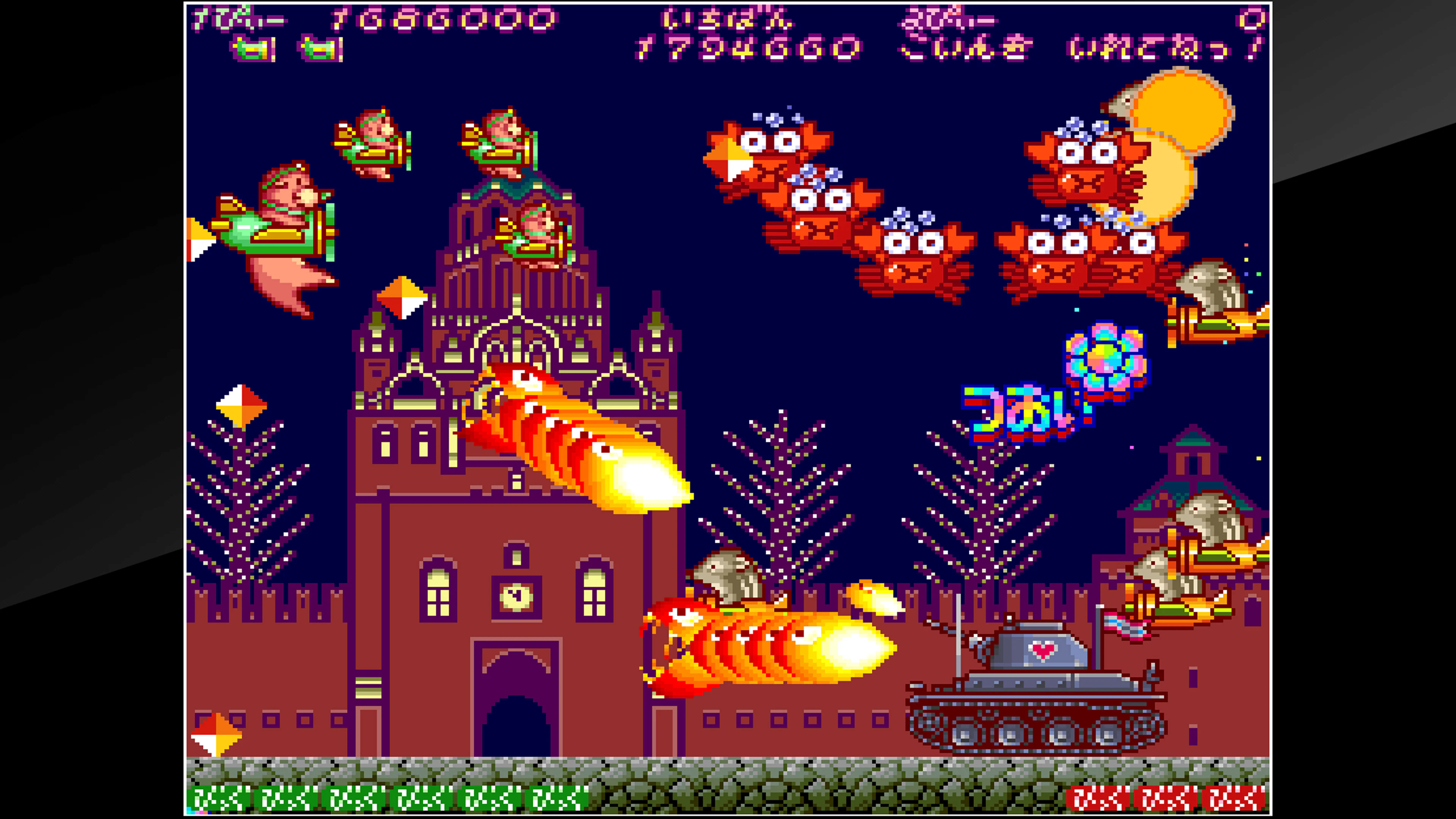Click the second vest icon under the score
This screenshot has height=819, width=1456.
317,49
